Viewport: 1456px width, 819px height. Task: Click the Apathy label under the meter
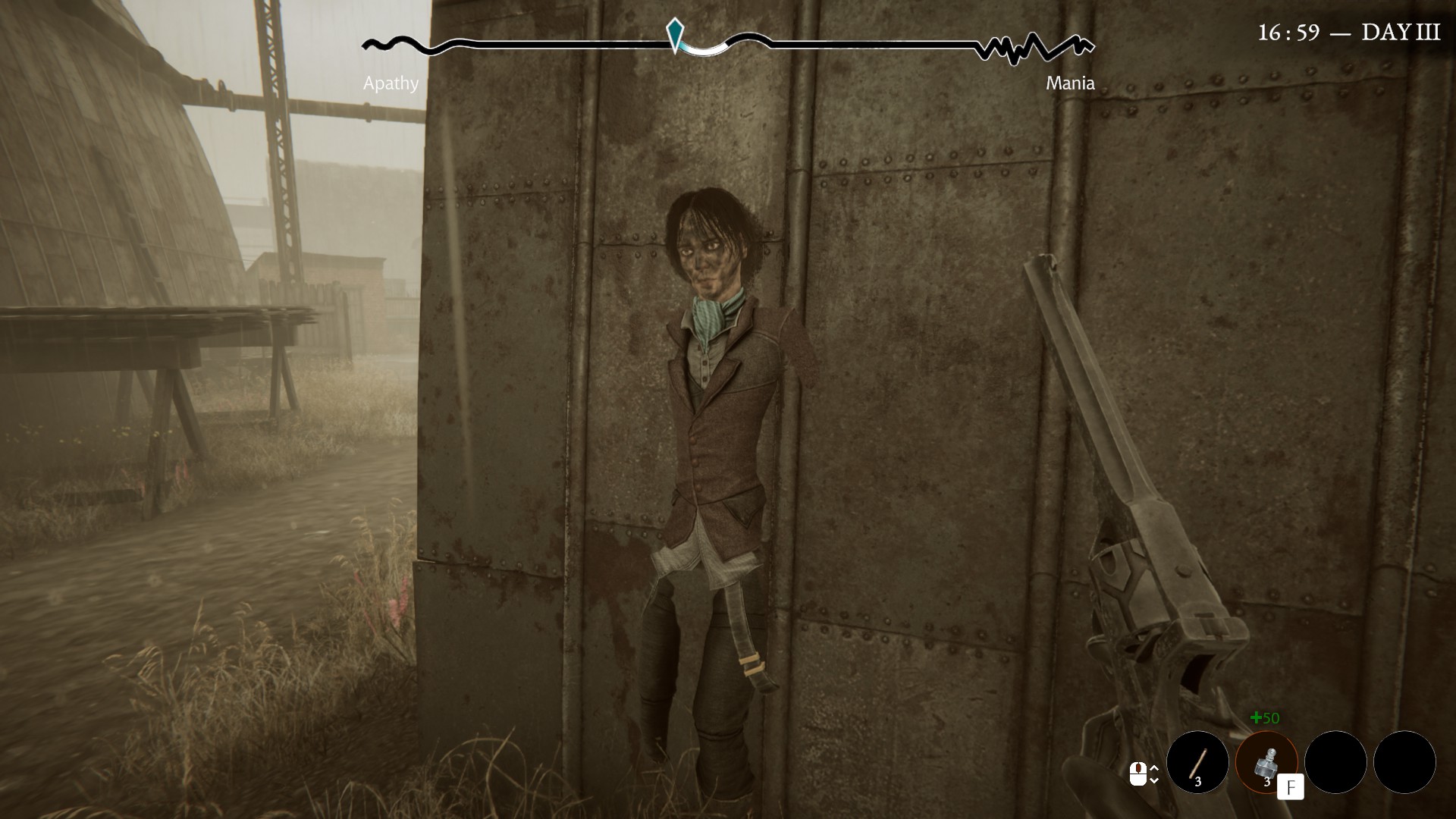tap(391, 83)
